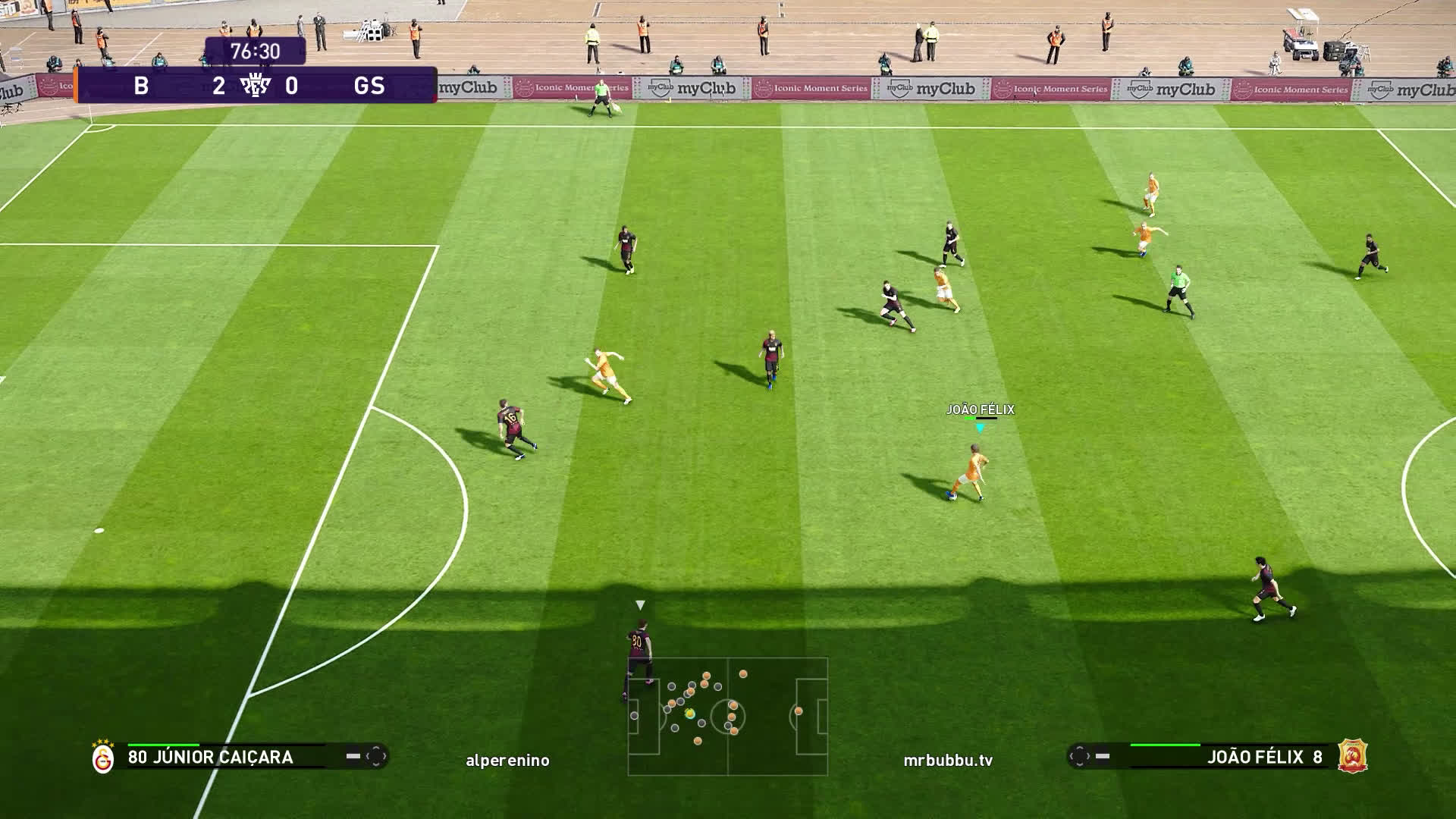The width and height of the screenshot is (1456, 819).
Task: Select the Galatasaray club crest icon
Action: pyautogui.click(x=103, y=758)
